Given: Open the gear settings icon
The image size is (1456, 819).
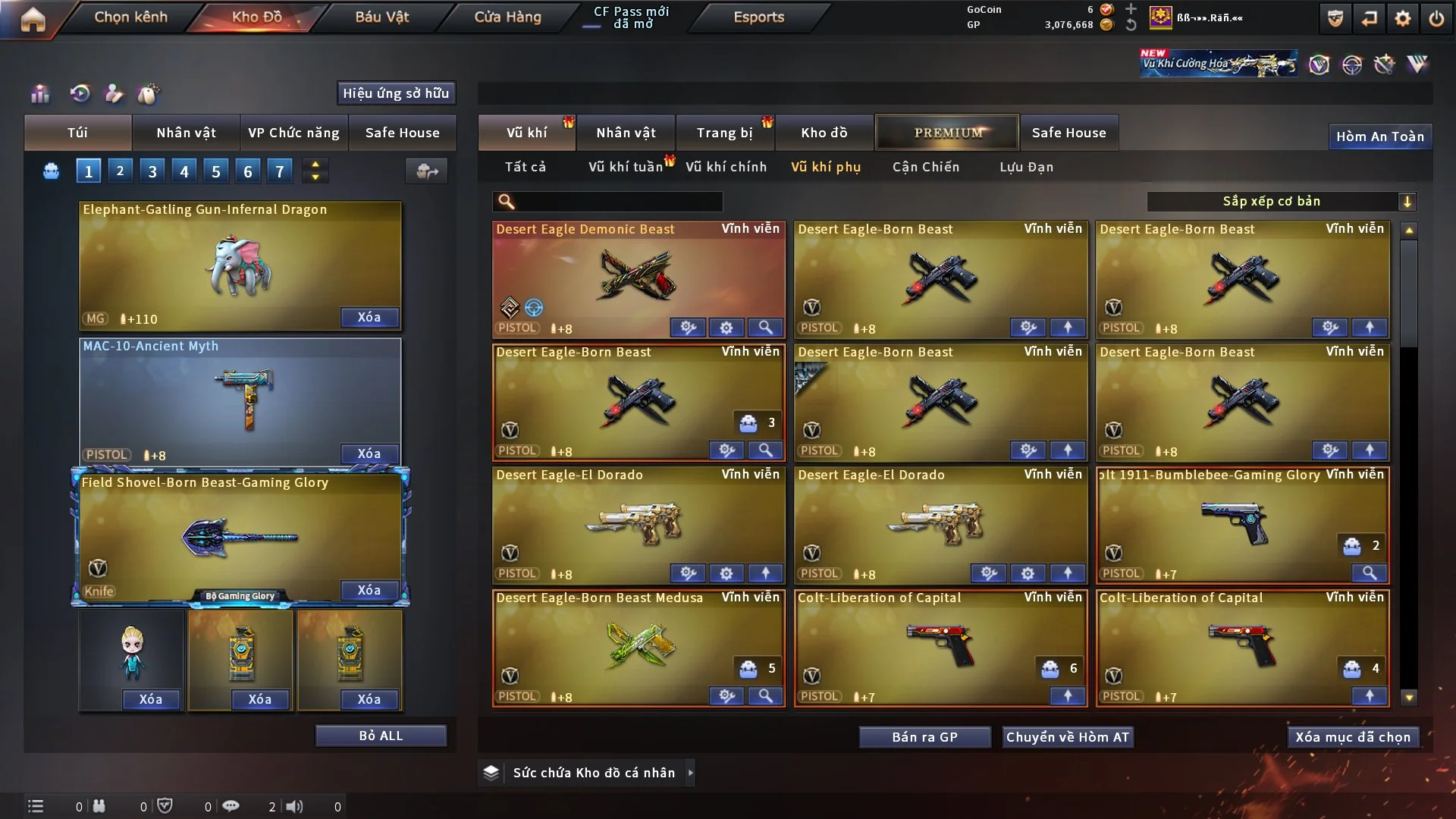Looking at the screenshot, I should point(1402,18).
